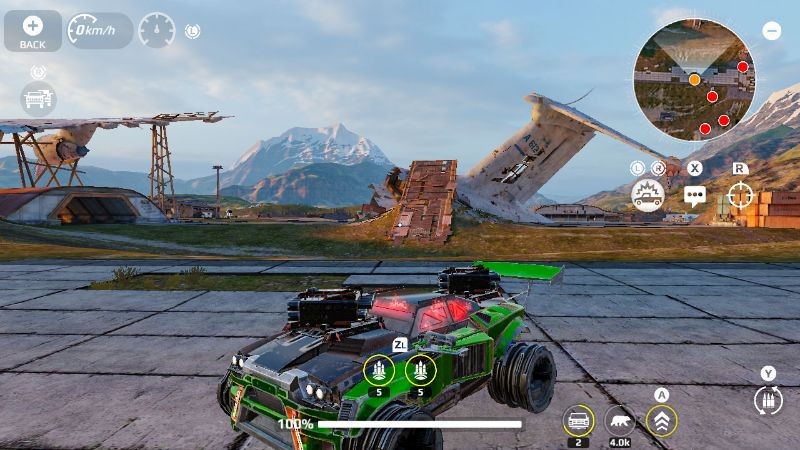Open the chat speech bubble
The image size is (800, 450).
pyautogui.click(x=694, y=196)
